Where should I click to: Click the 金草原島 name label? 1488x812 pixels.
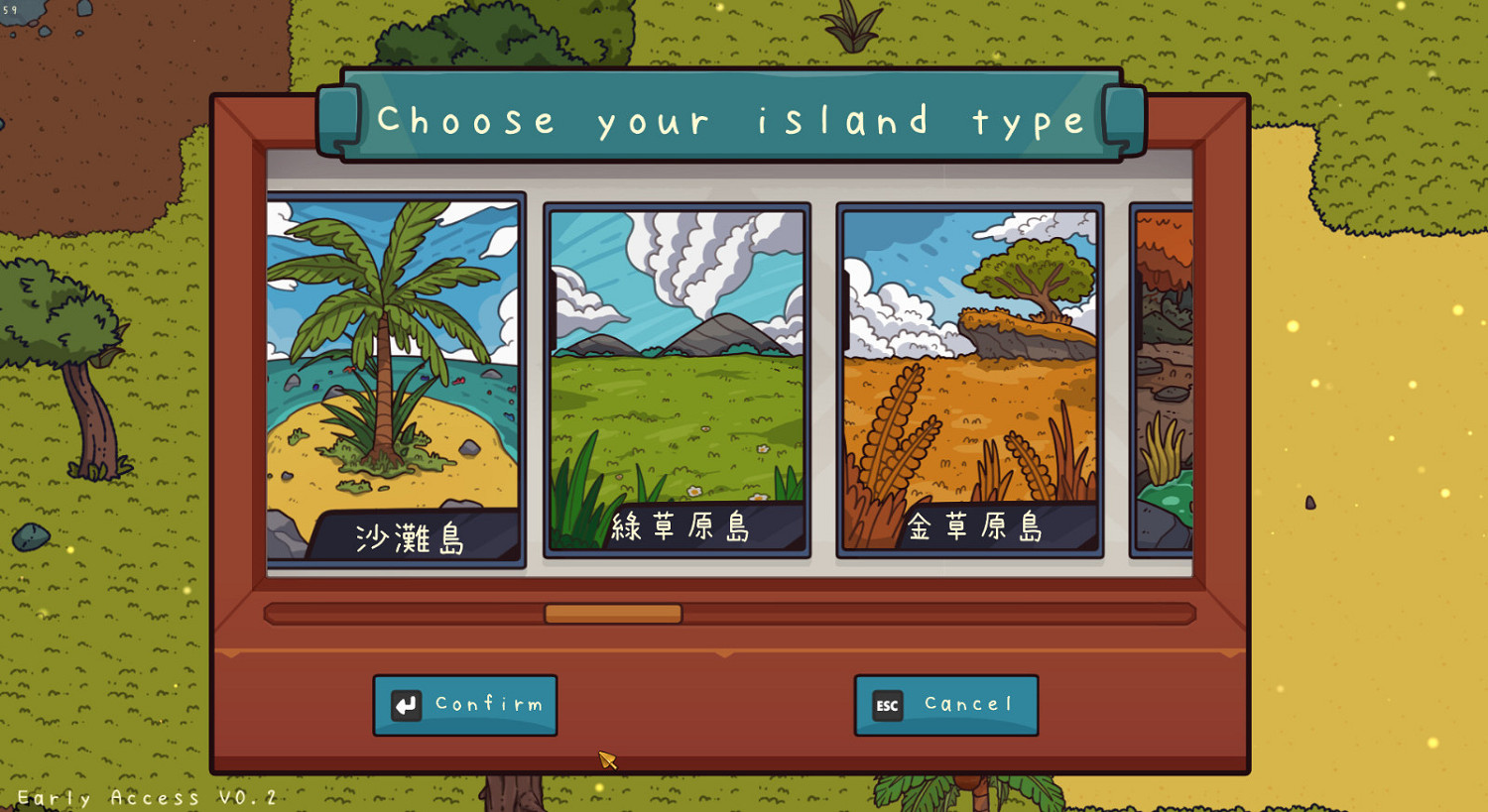[975, 528]
